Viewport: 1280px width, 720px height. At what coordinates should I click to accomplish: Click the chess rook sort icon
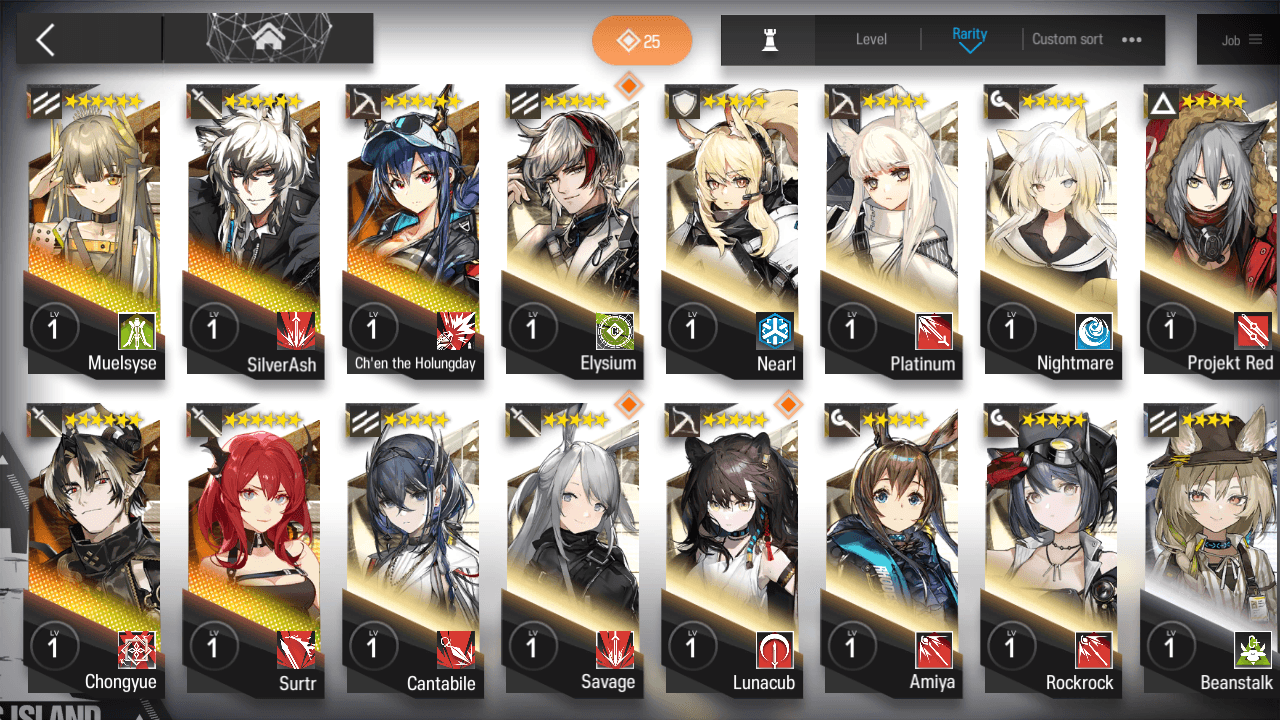pos(769,40)
